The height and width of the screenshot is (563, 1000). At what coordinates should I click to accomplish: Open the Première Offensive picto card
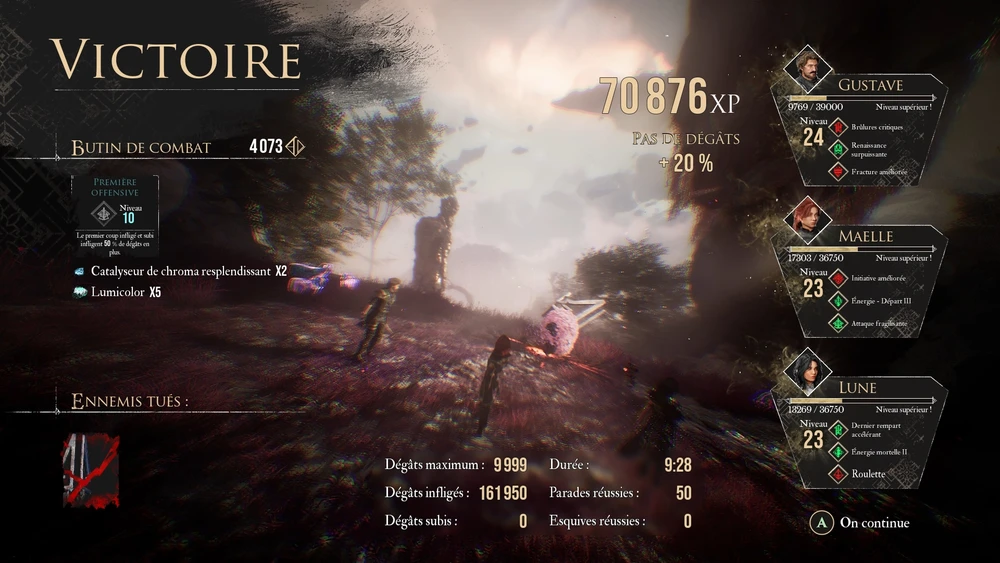pyautogui.click(x=115, y=213)
